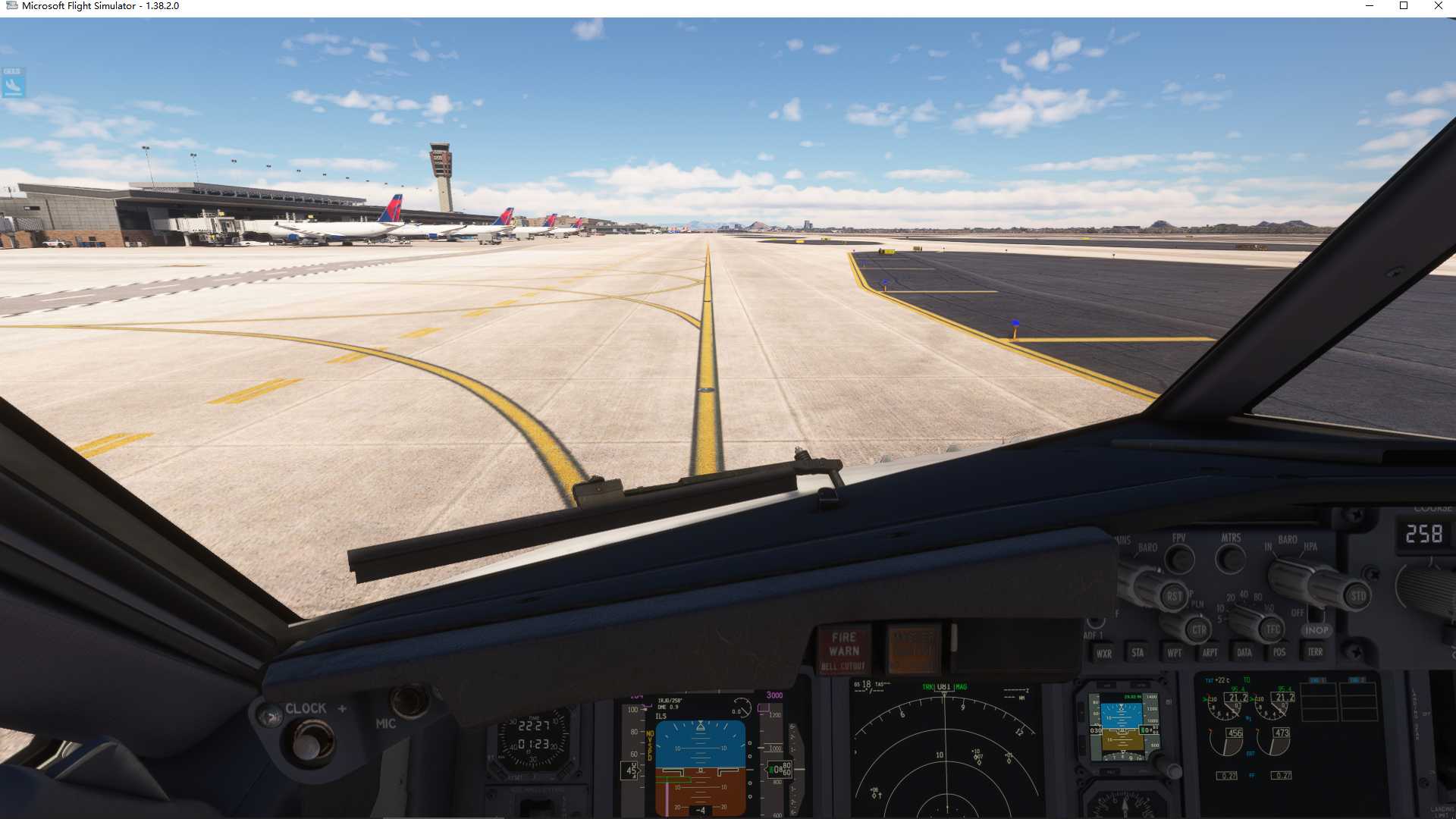
Task: Select the WXR weather radar EFIS button
Action: pos(1106,653)
